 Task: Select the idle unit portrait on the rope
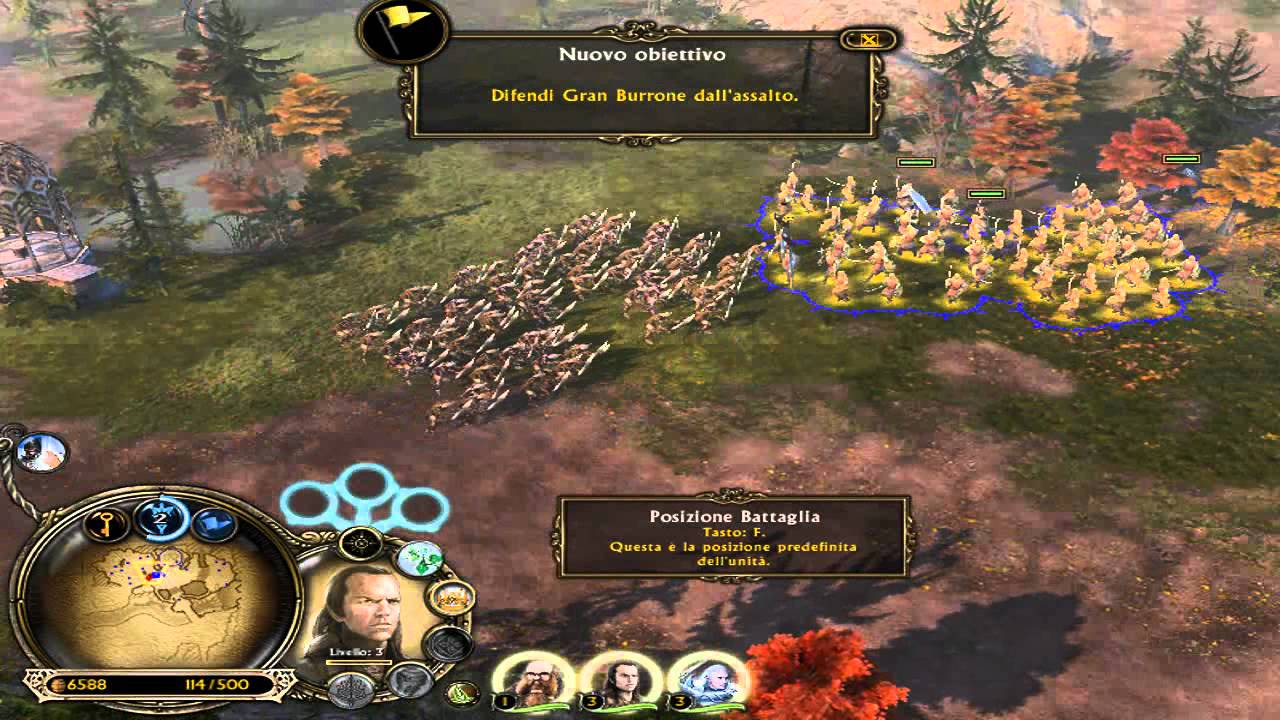tap(41, 453)
